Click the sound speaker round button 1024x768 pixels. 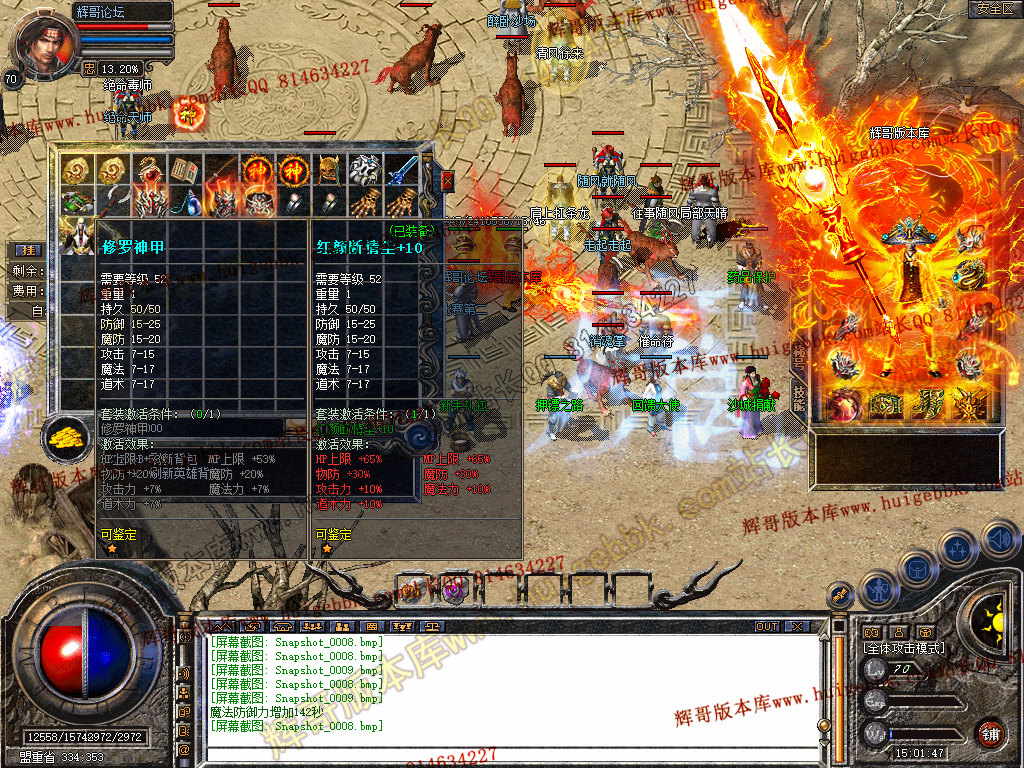(1000, 541)
